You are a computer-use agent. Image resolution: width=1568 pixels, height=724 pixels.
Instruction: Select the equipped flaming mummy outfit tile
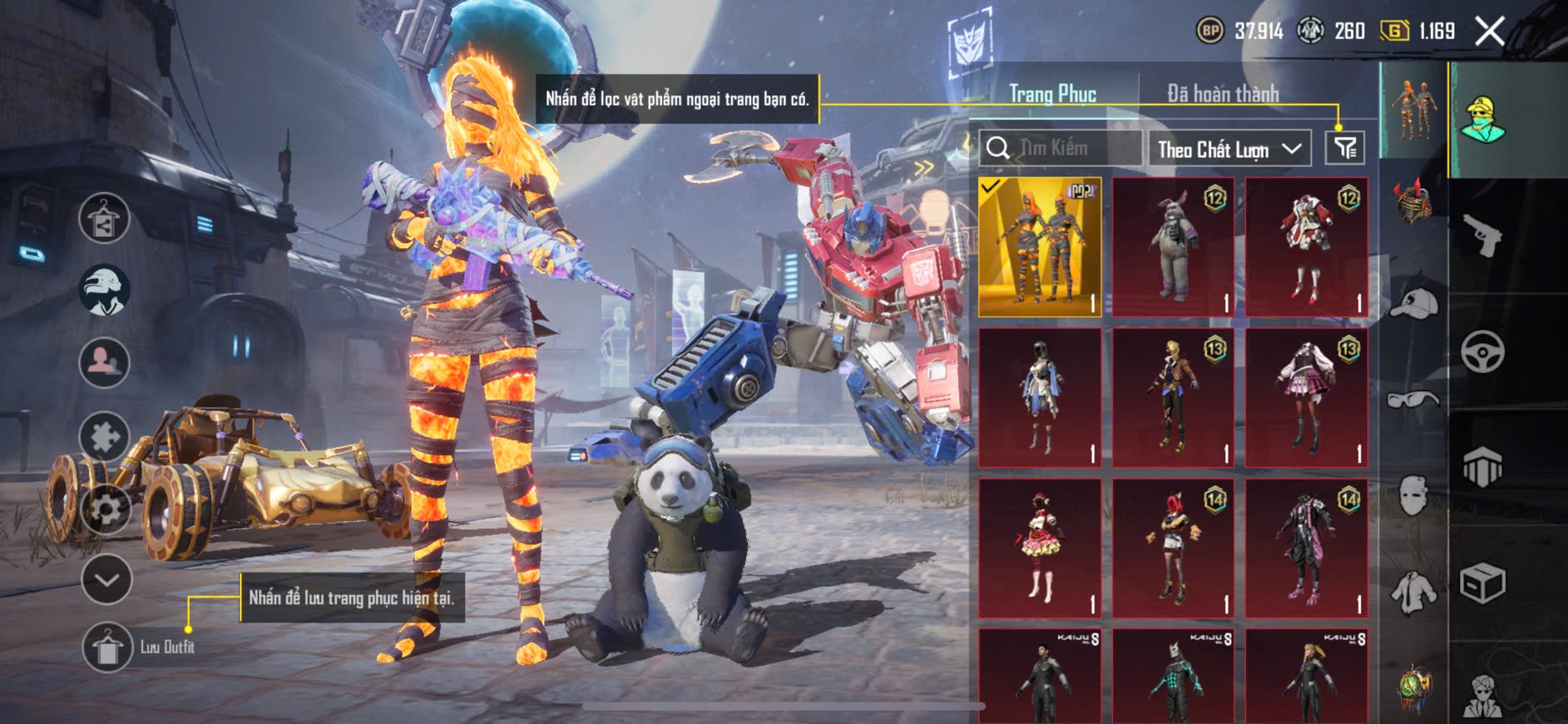[1040, 247]
